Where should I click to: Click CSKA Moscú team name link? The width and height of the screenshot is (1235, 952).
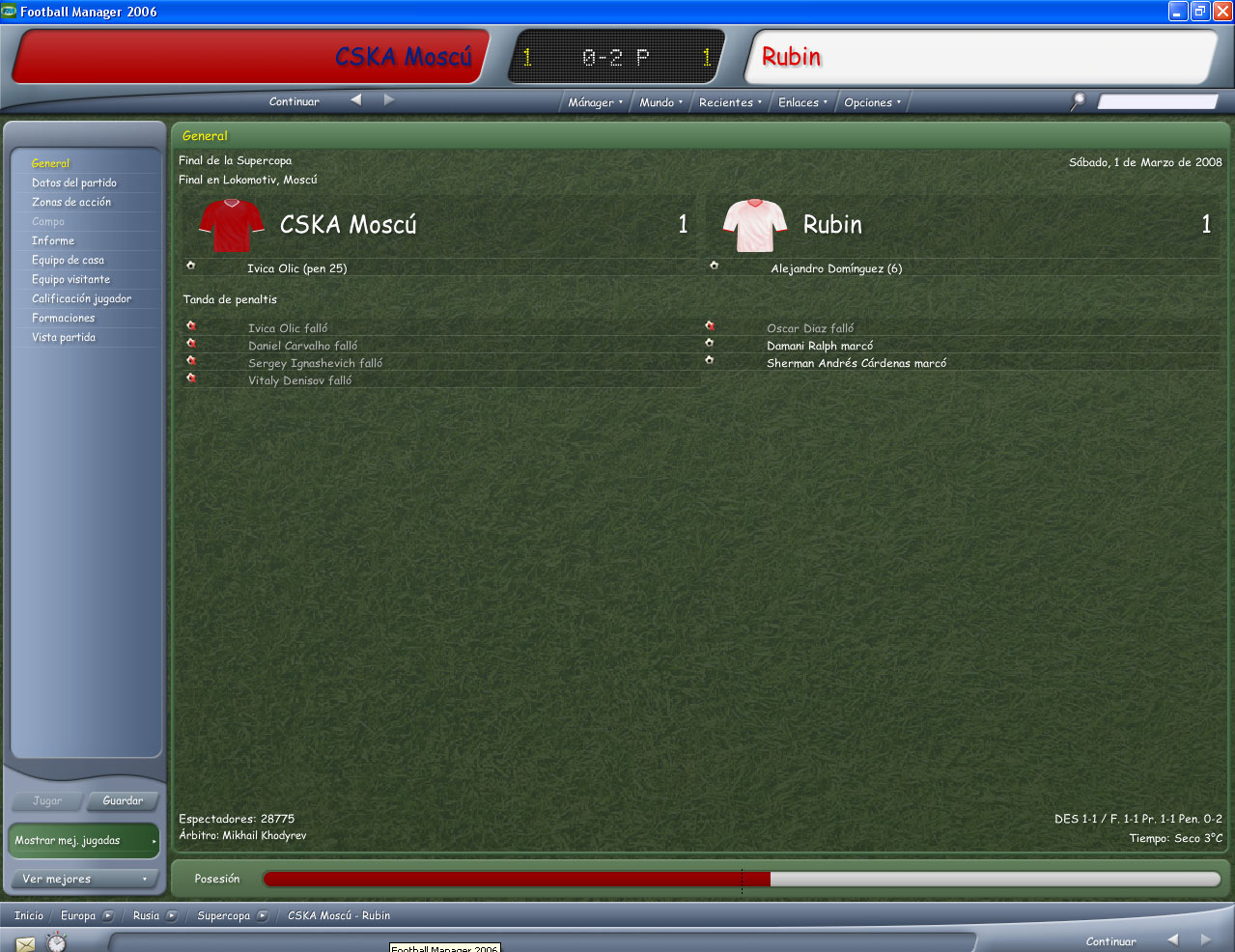[x=348, y=225]
